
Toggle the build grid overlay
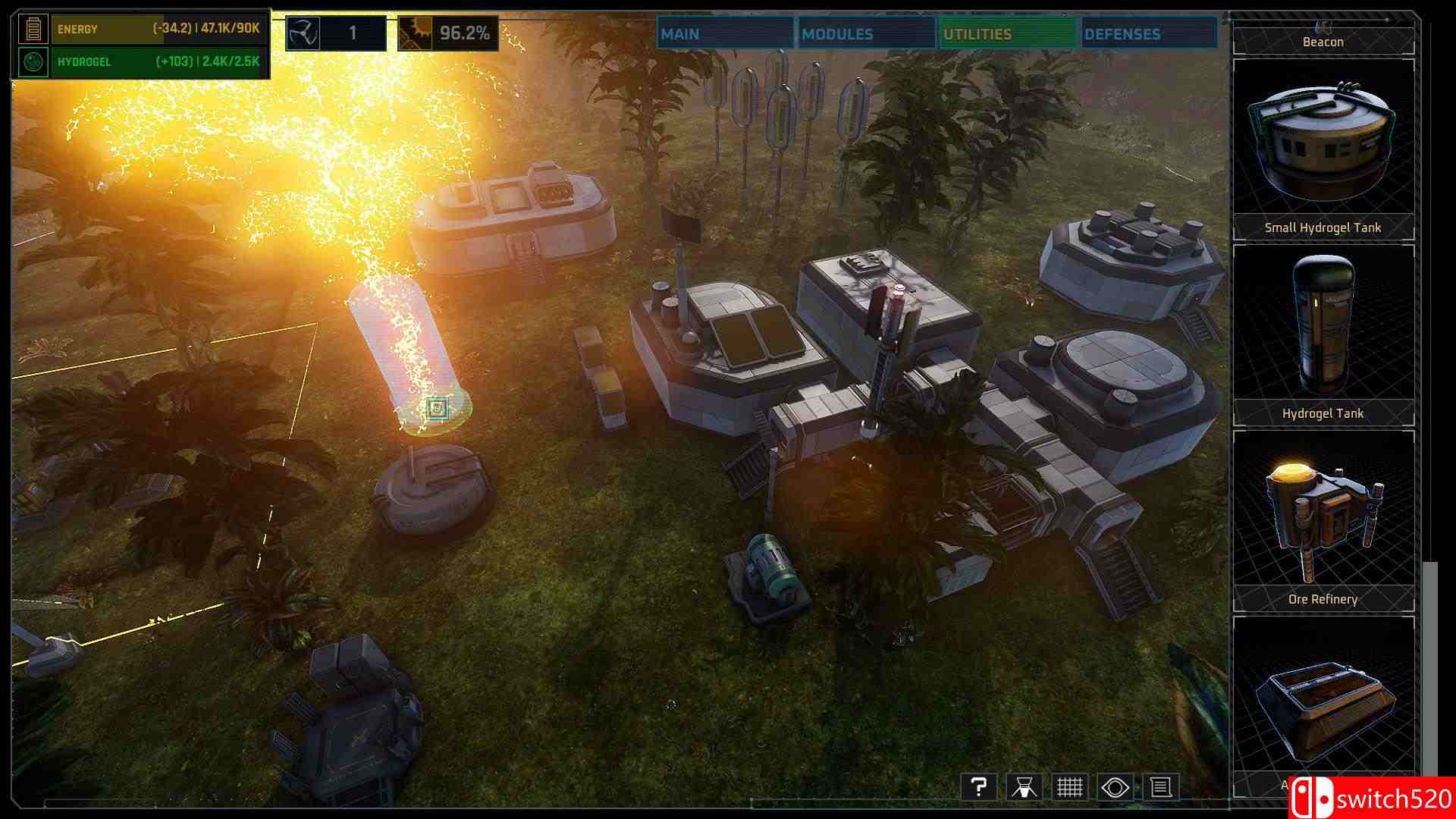click(x=1069, y=787)
